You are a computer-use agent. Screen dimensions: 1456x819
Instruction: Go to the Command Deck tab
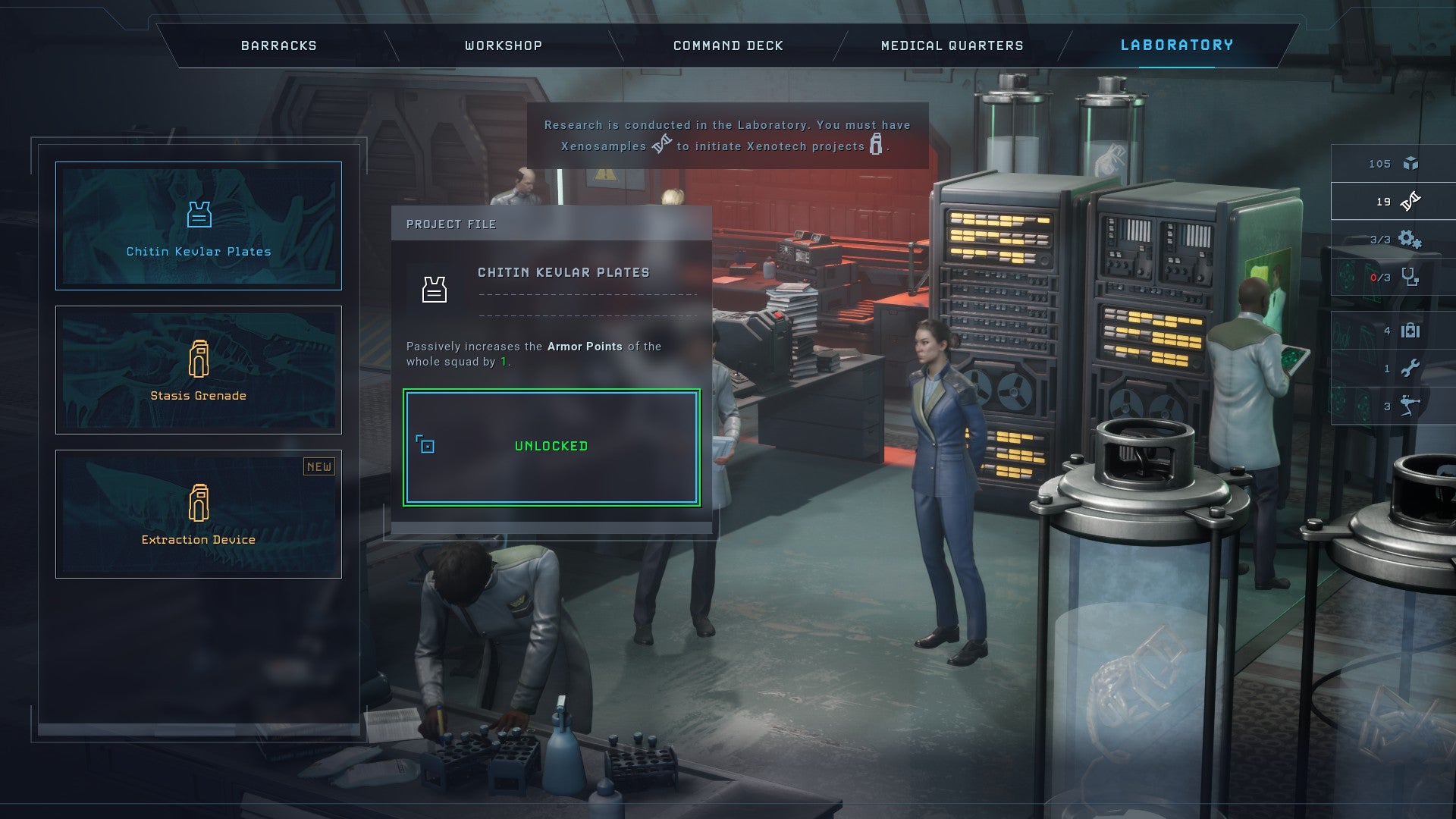728,45
